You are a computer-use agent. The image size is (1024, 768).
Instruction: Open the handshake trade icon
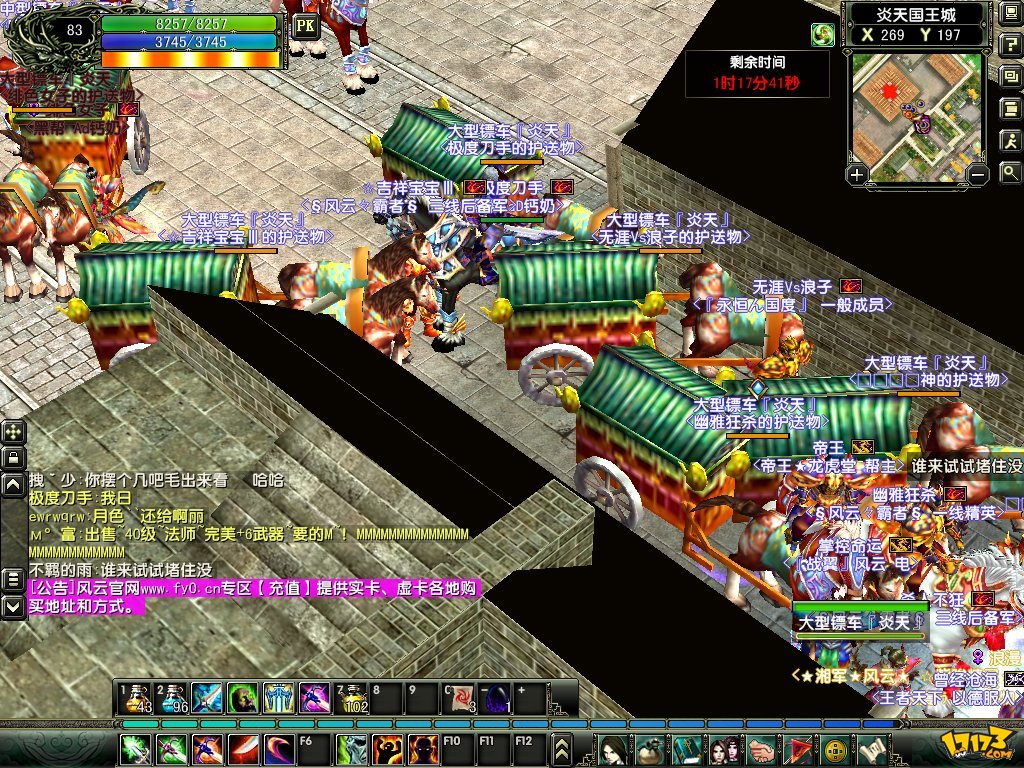click(x=761, y=748)
